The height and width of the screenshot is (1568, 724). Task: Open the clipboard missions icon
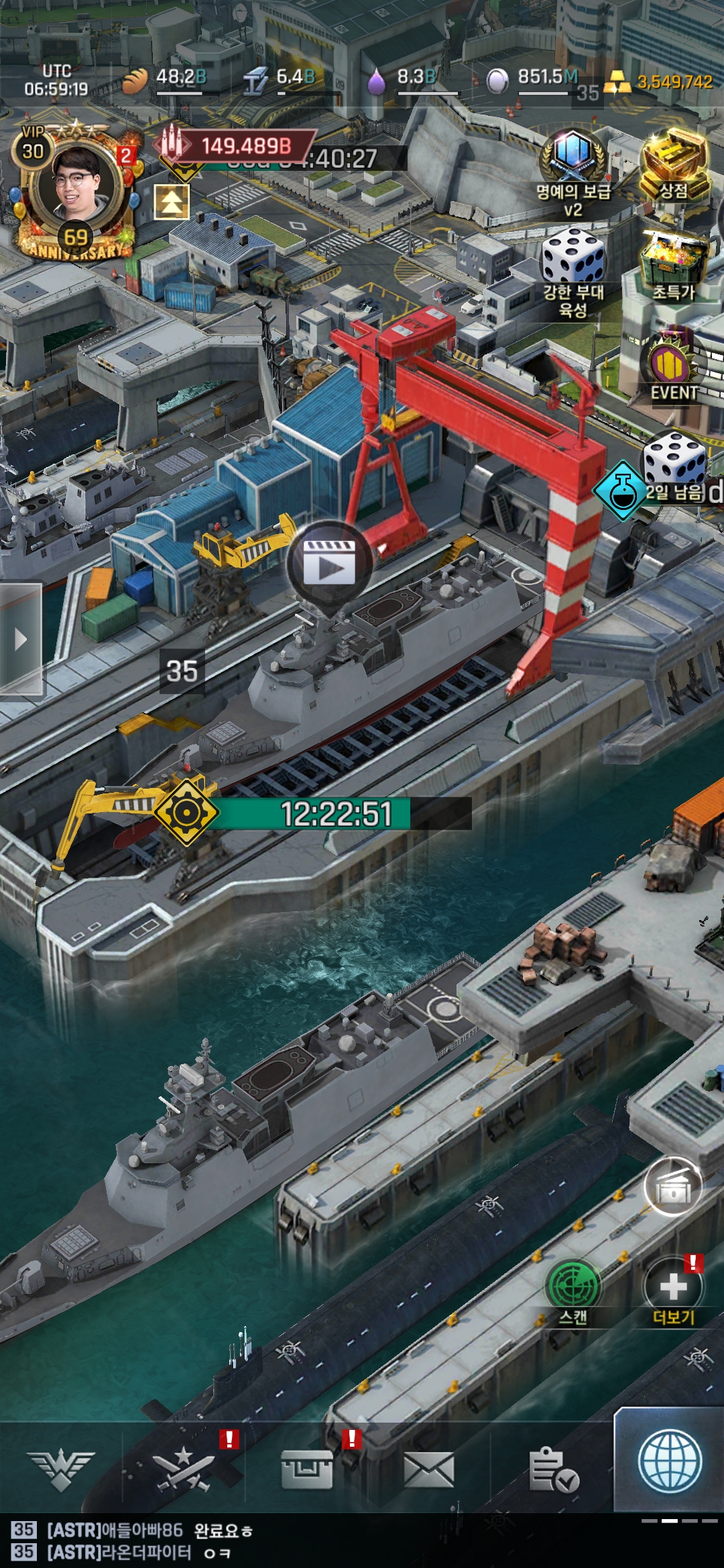553,1469
